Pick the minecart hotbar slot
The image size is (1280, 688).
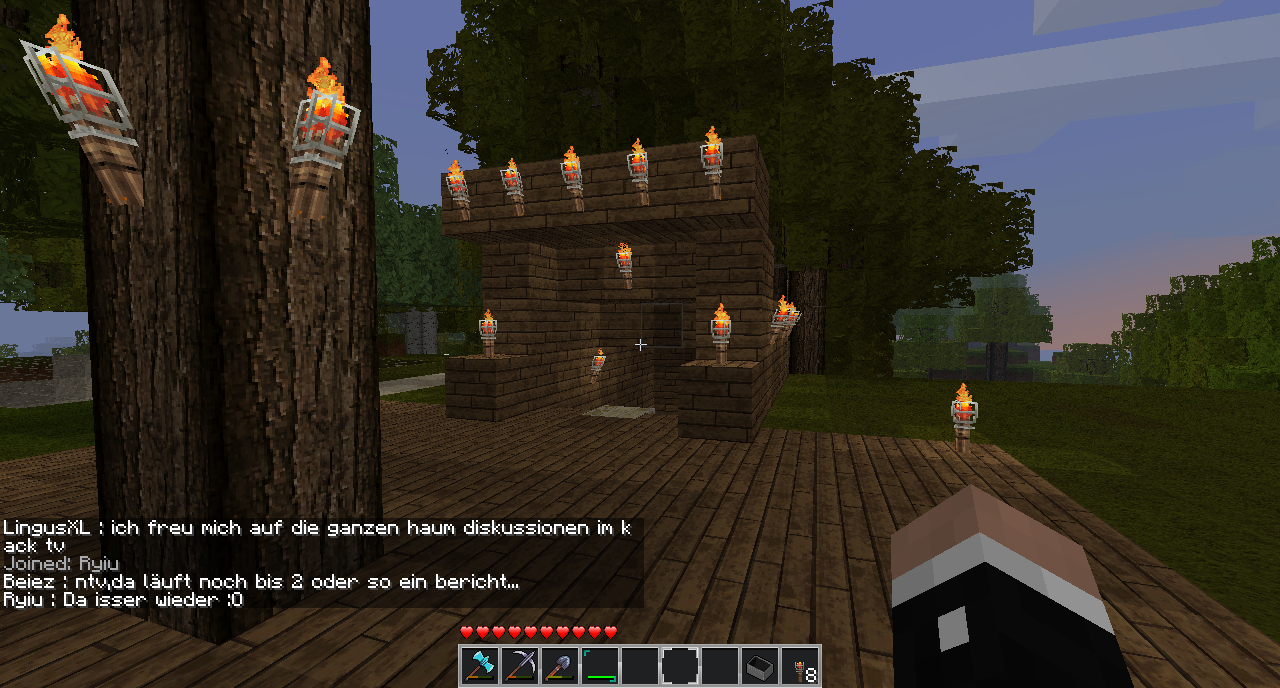coord(760,666)
